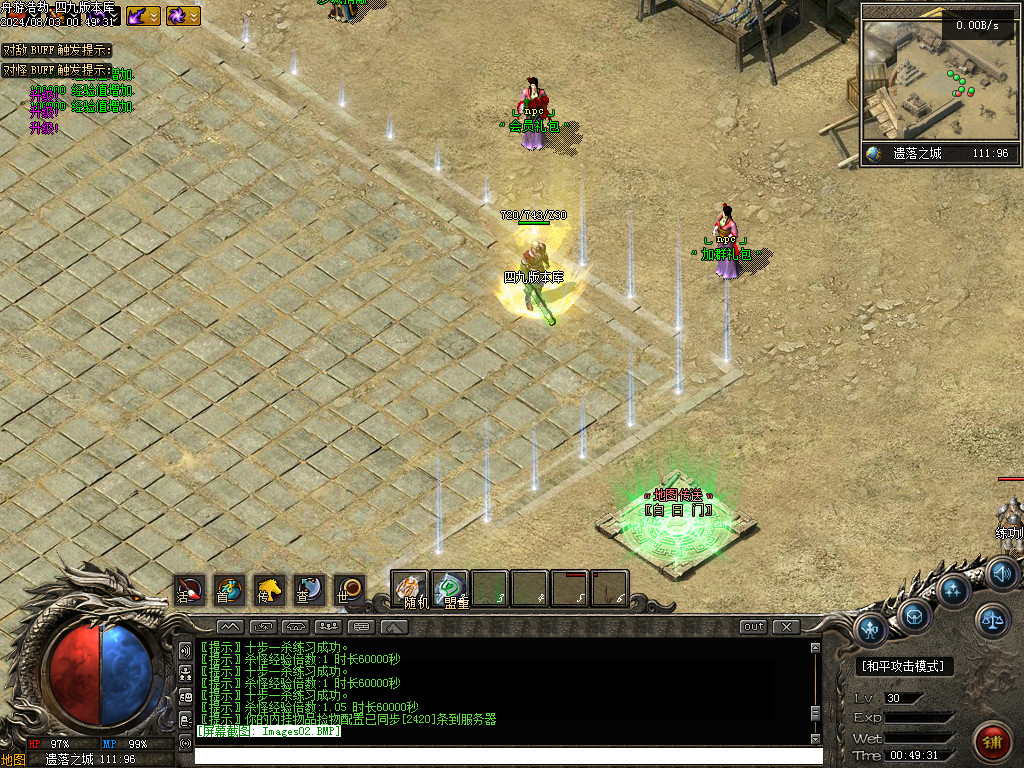
Task: Open the skills sparkle round button
Action: coord(953,590)
